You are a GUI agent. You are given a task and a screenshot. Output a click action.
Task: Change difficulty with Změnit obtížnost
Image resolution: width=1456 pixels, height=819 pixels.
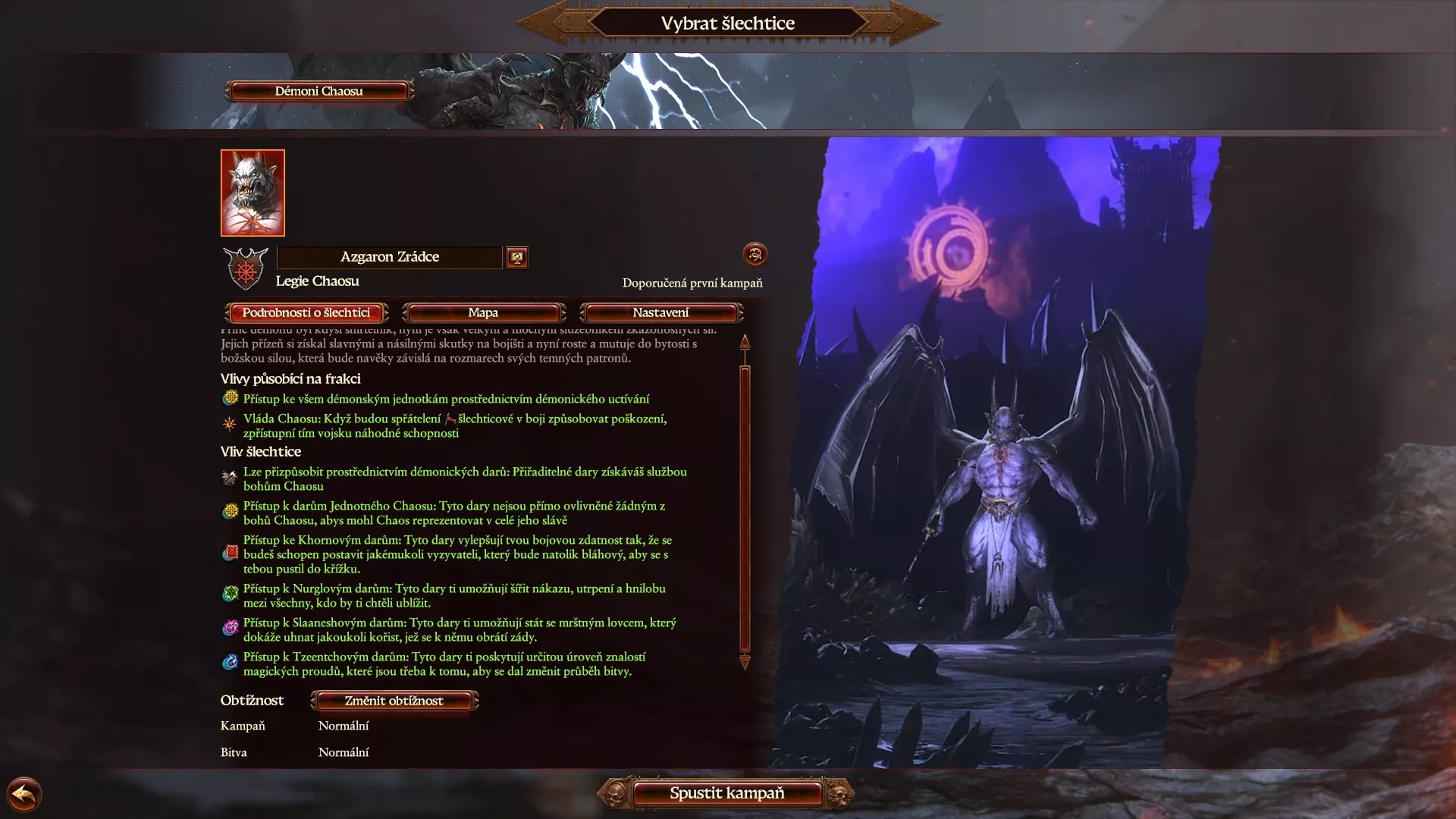394,701
